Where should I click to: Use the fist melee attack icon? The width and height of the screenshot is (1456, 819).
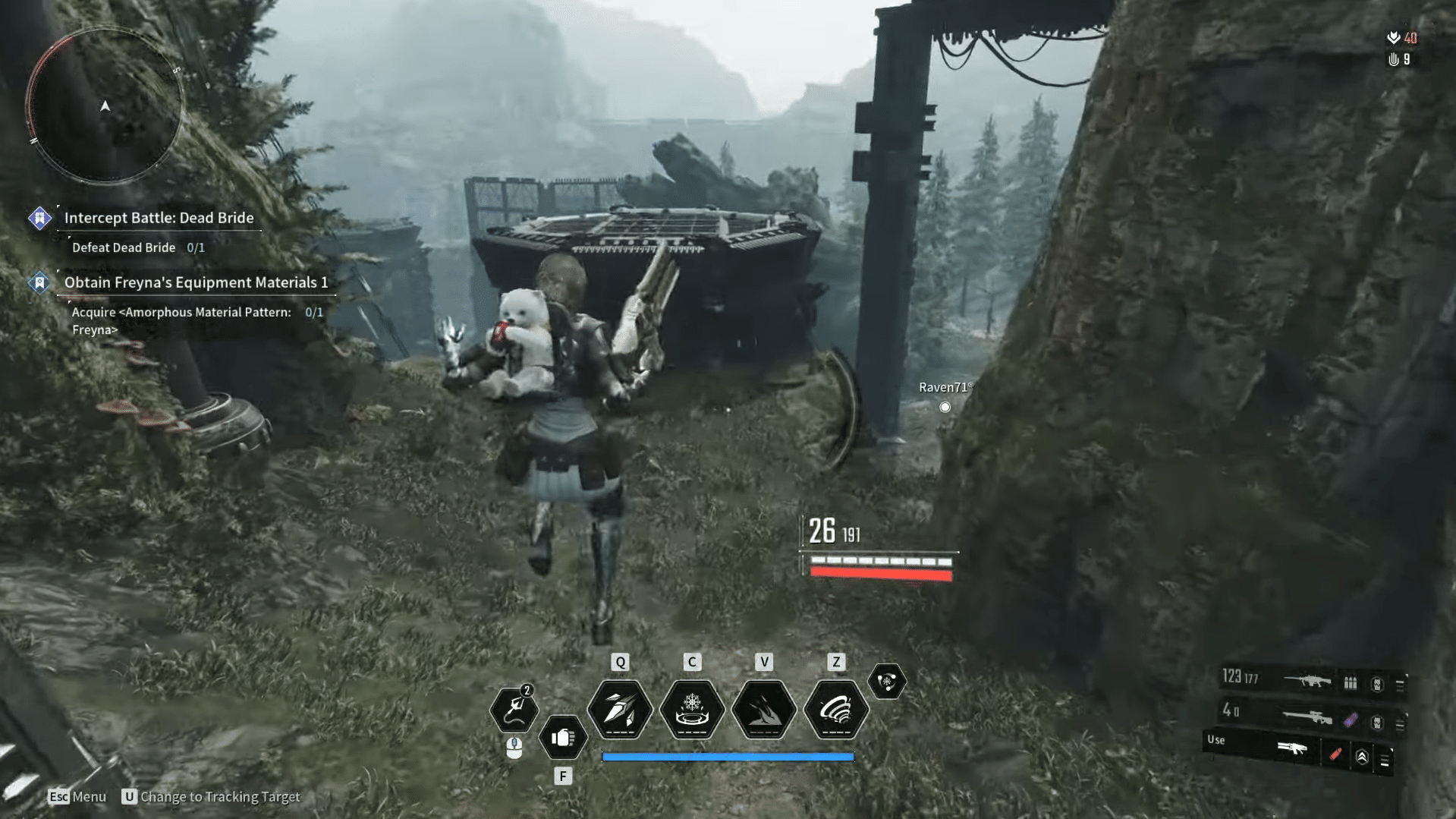click(x=563, y=737)
